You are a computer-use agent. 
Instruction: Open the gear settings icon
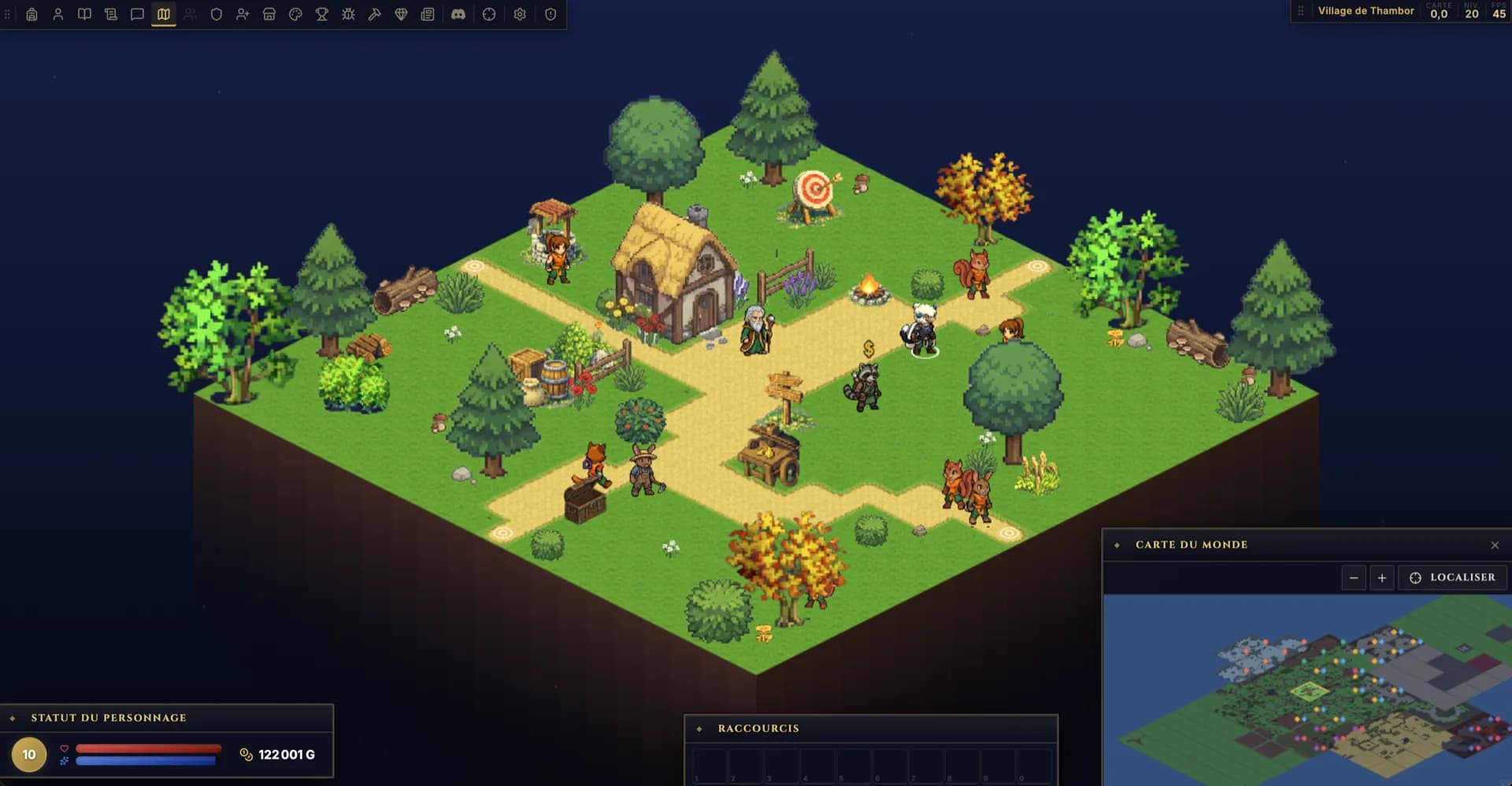click(x=520, y=14)
